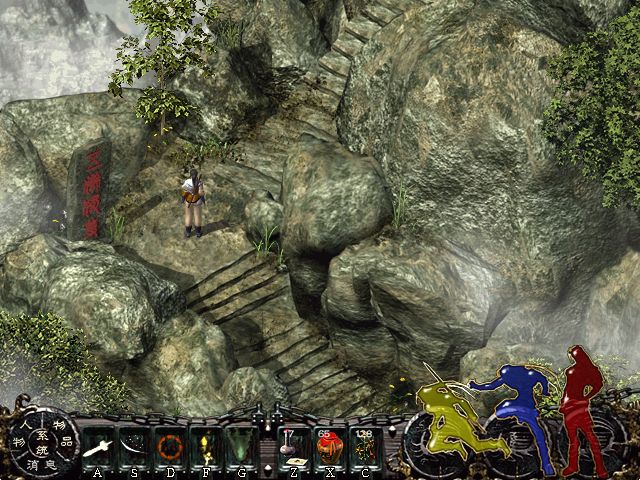
Task: Select the sword skill in slot A
Action: (98, 445)
